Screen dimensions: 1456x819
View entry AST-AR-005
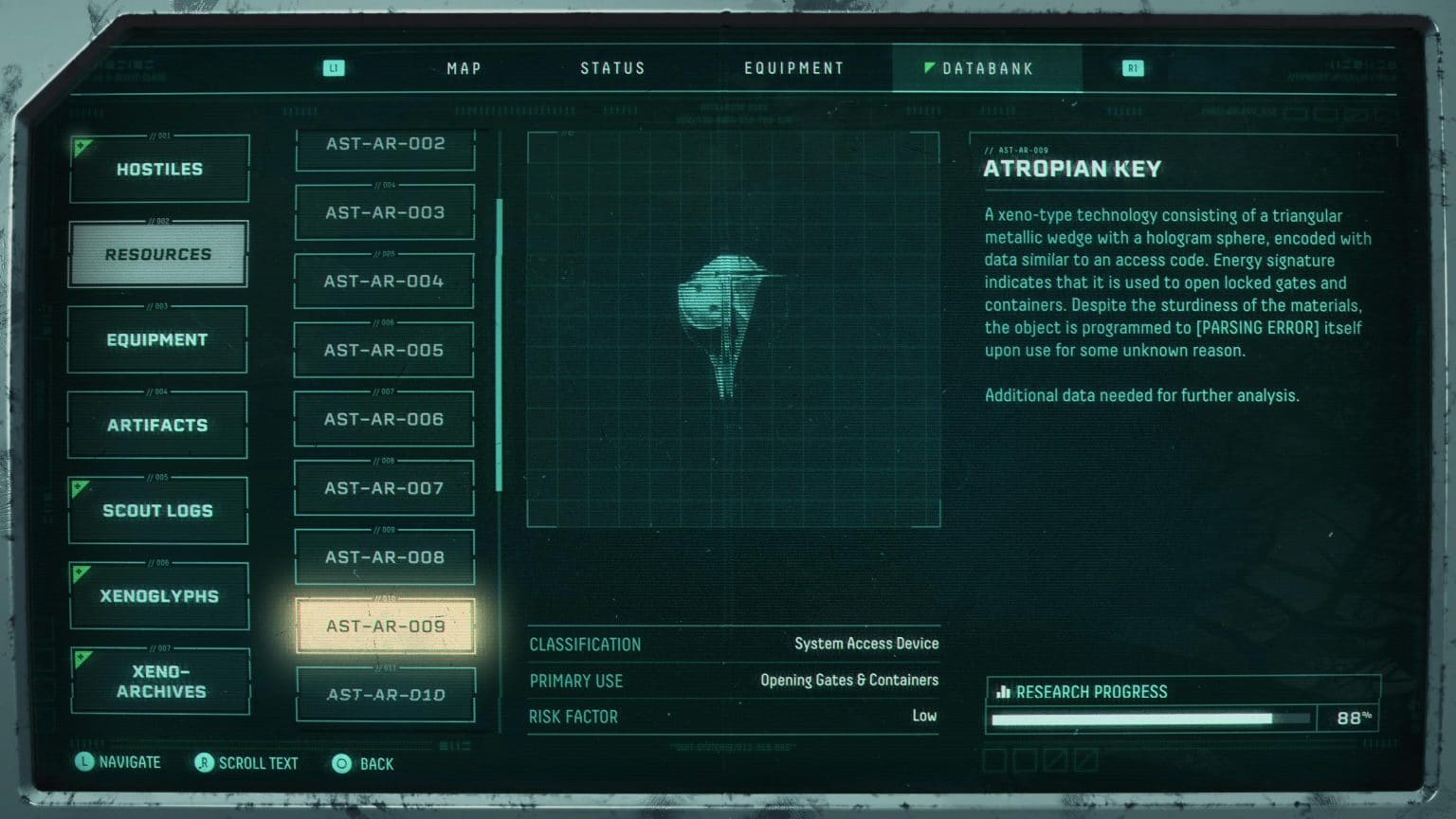pos(384,350)
